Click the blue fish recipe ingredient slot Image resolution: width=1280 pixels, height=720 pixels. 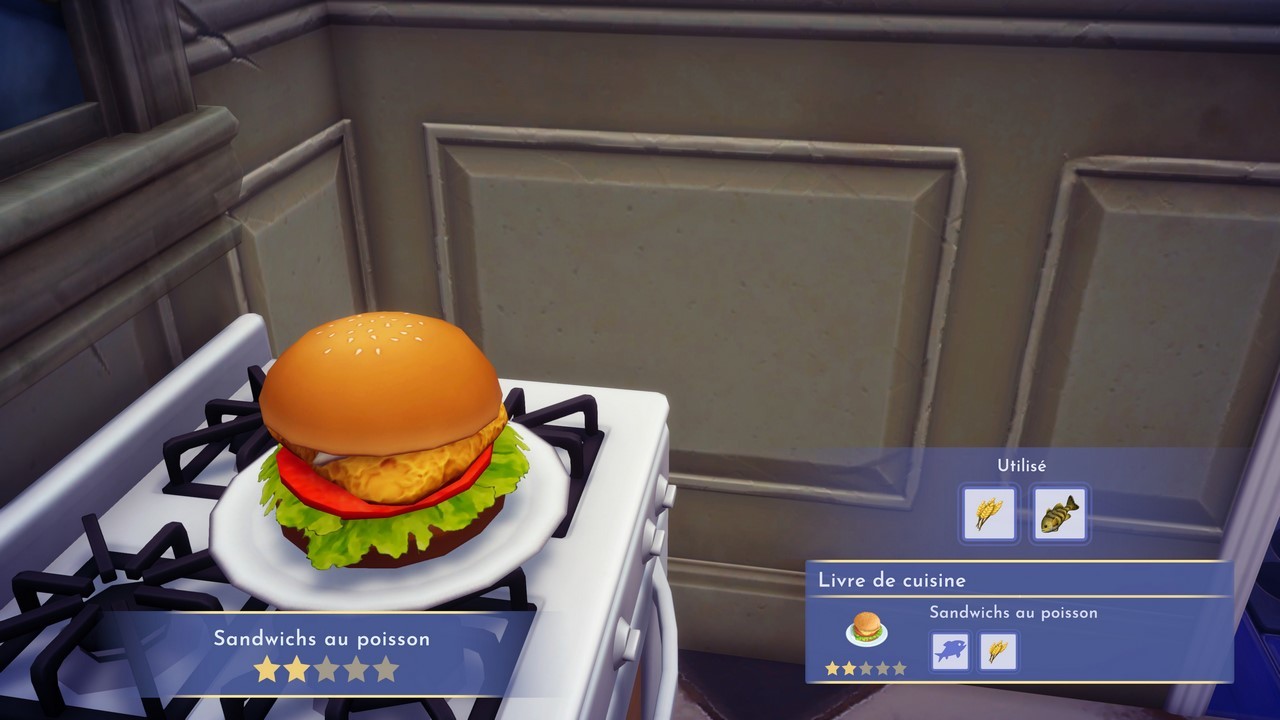(x=950, y=652)
